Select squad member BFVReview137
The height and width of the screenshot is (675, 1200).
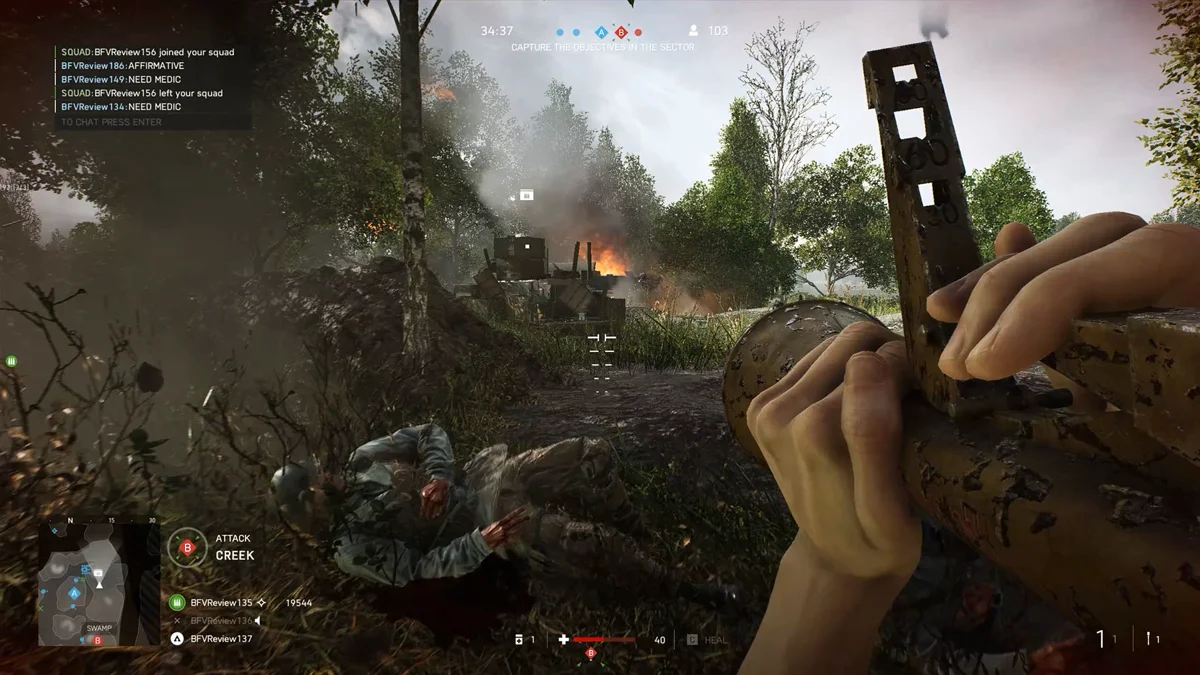[221, 638]
